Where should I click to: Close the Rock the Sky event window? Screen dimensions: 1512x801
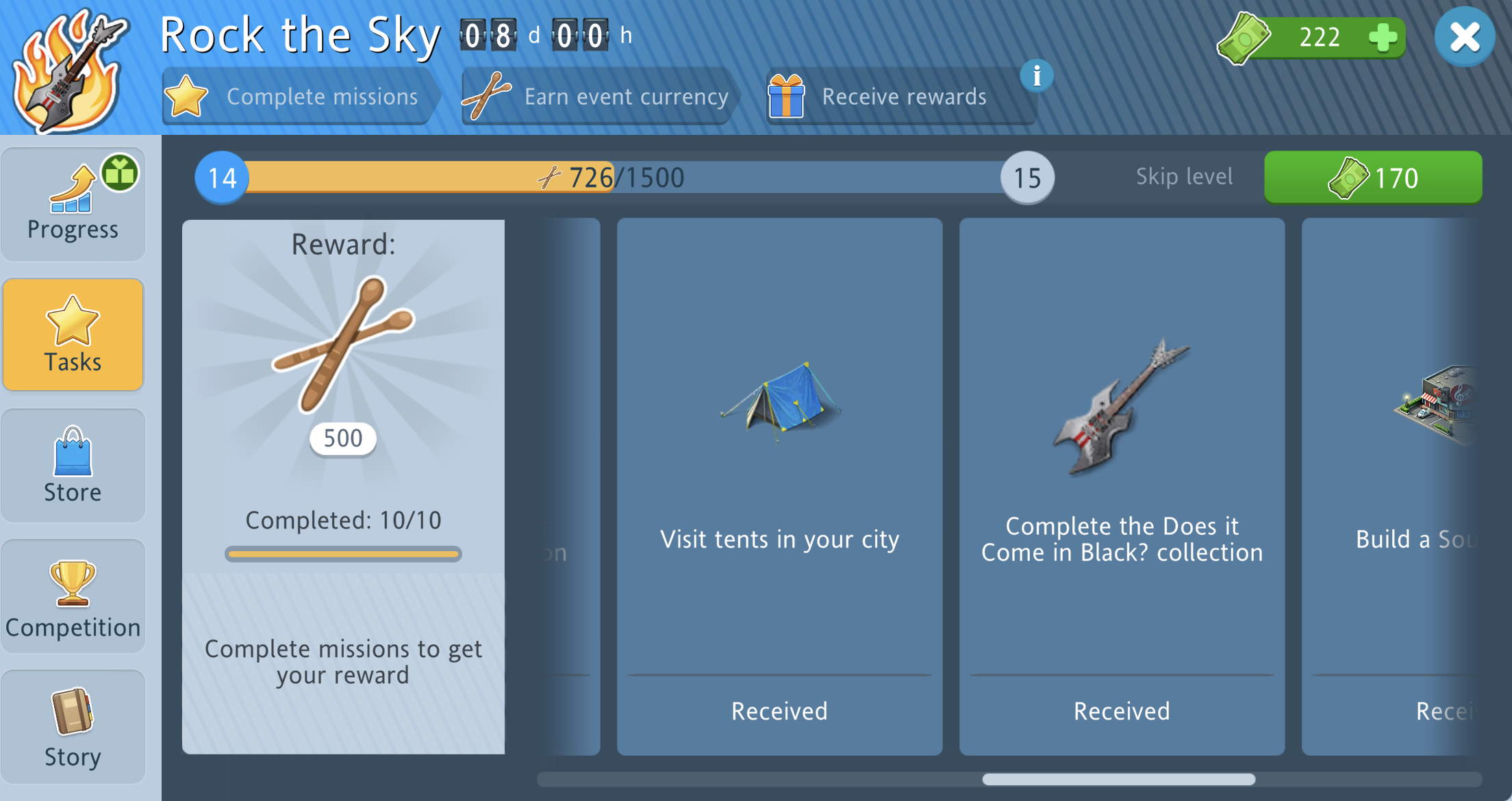click(x=1464, y=37)
